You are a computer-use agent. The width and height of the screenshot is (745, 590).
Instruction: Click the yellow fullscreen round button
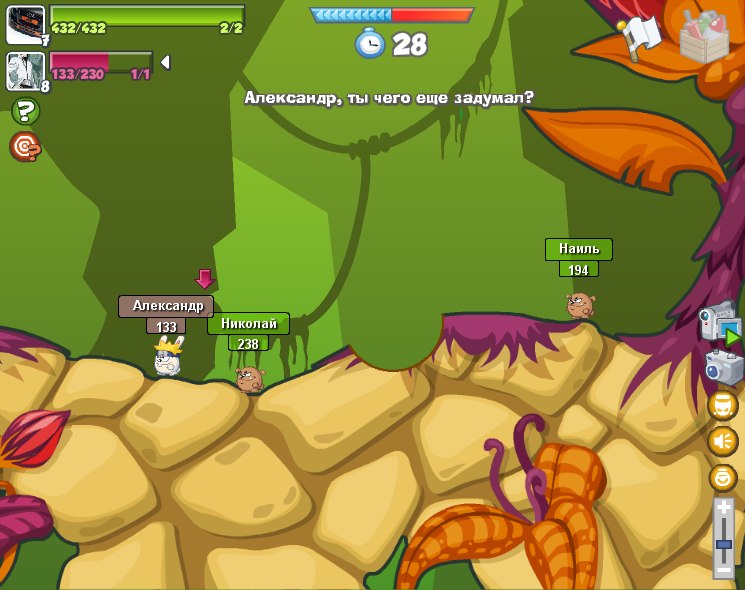pyautogui.click(x=723, y=405)
